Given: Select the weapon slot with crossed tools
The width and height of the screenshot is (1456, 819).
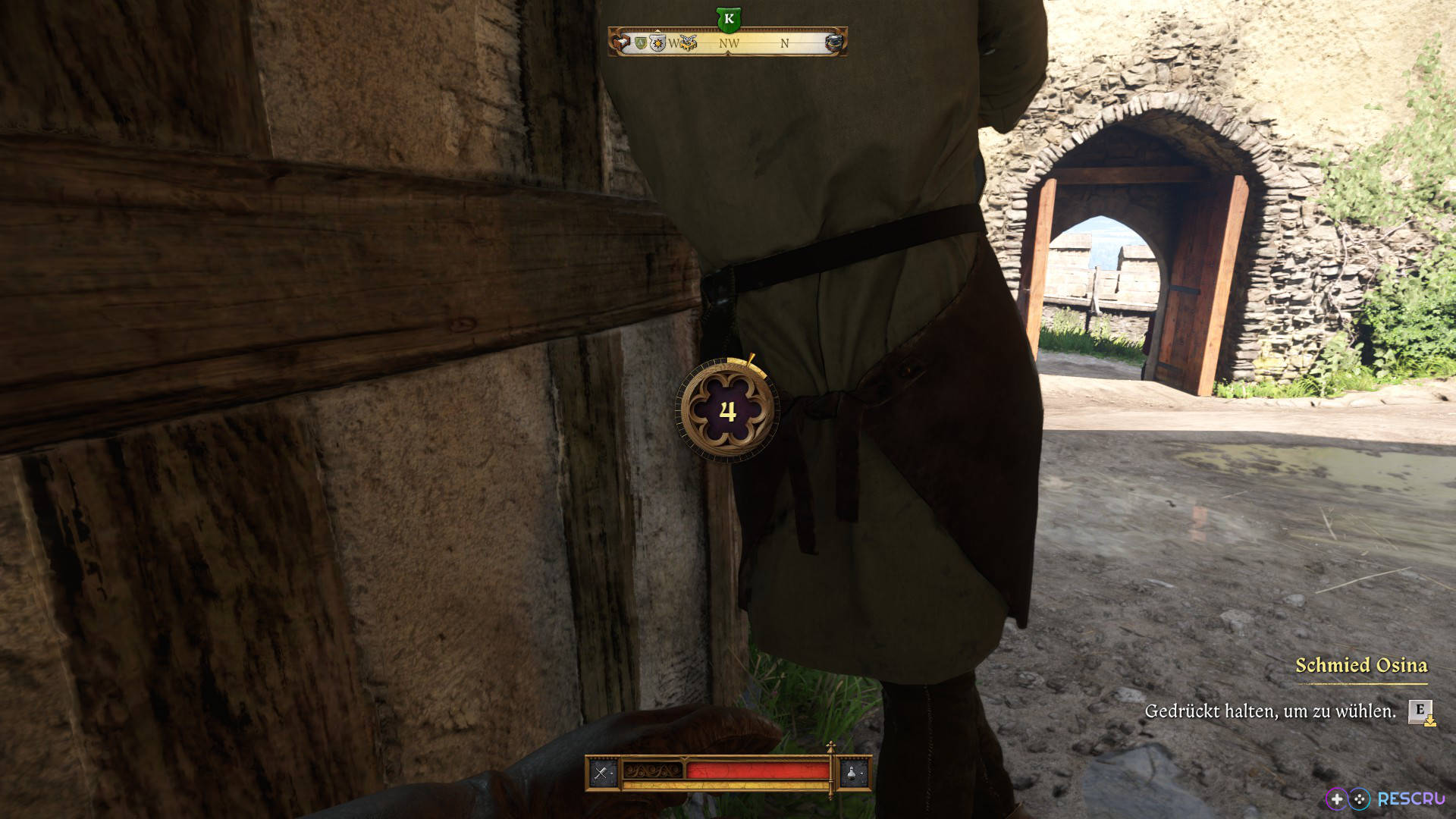Looking at the screenshot, I should [602, 773].
